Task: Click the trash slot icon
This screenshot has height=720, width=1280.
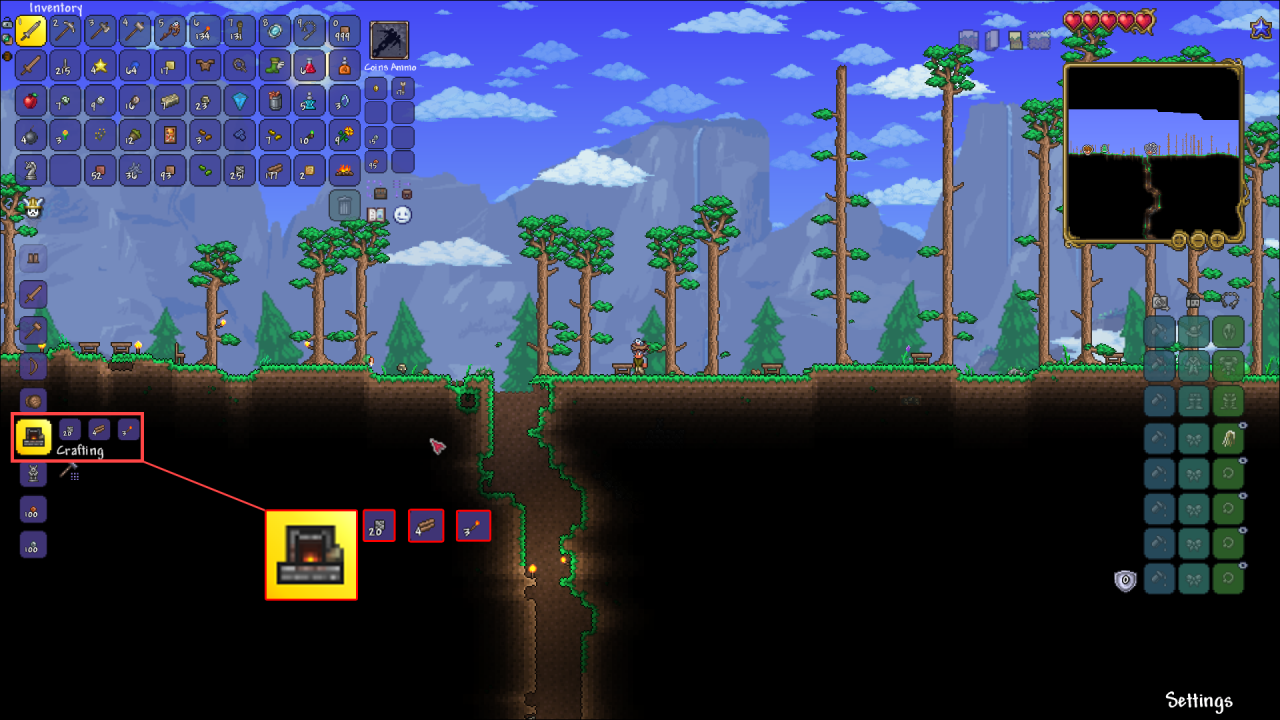Action: tap(345, 206)
